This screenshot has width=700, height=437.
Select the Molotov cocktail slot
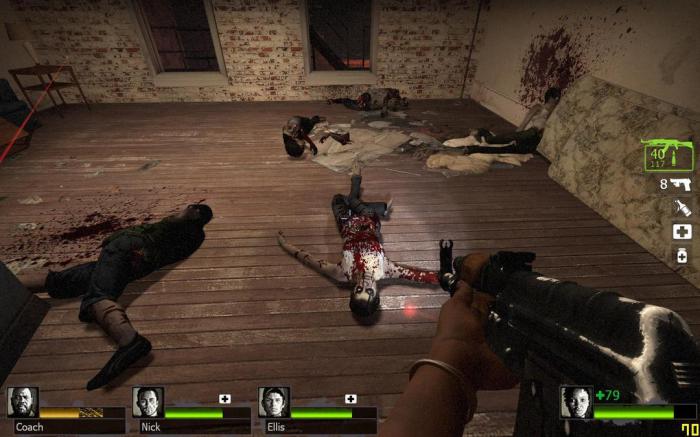(x=682, y=208)
